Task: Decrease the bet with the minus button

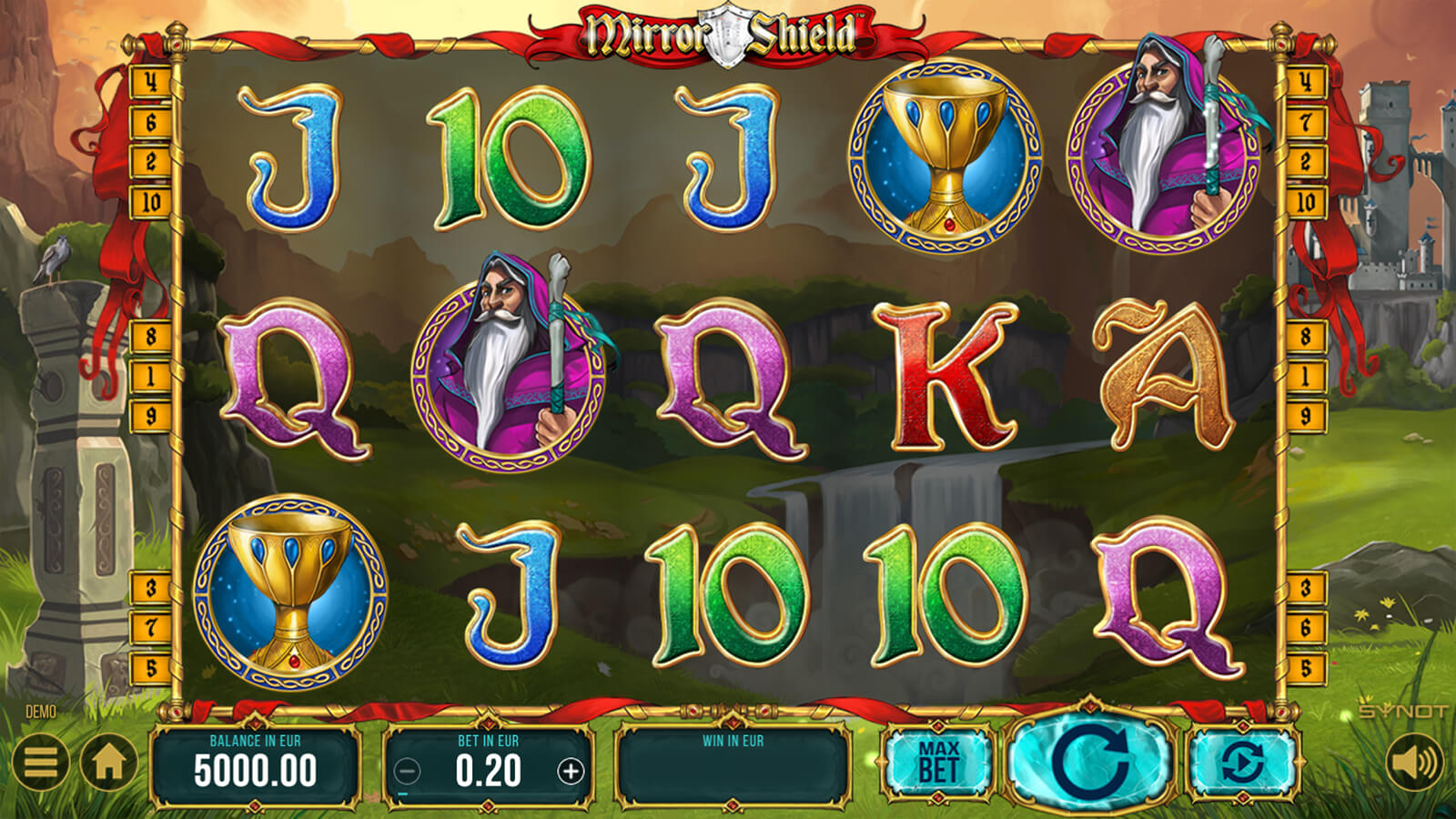Action: (x=407, y=773)
